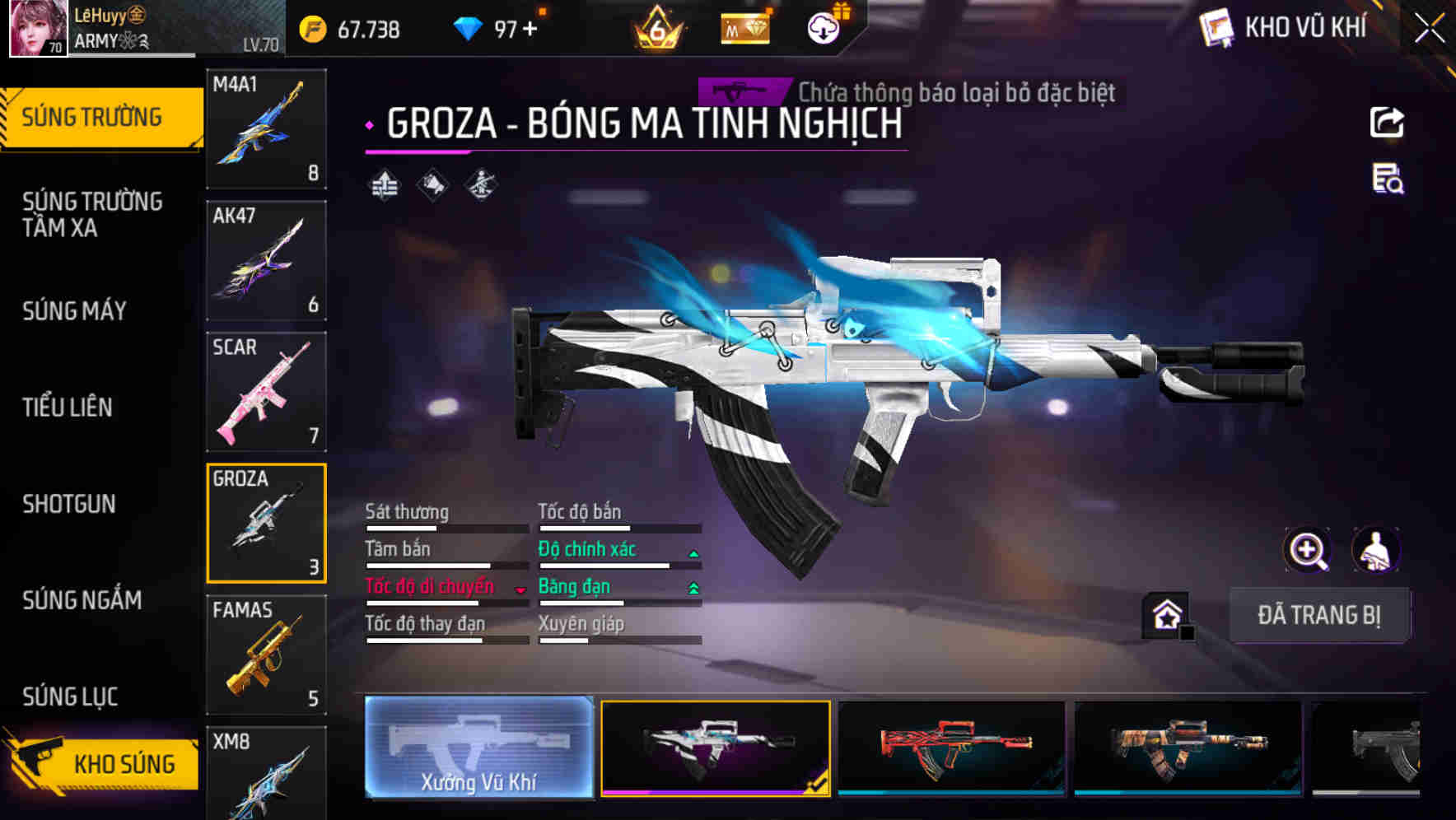The image size is (1456, 820).
Task: Open the Súng Máy category
Action: (74, 310)
